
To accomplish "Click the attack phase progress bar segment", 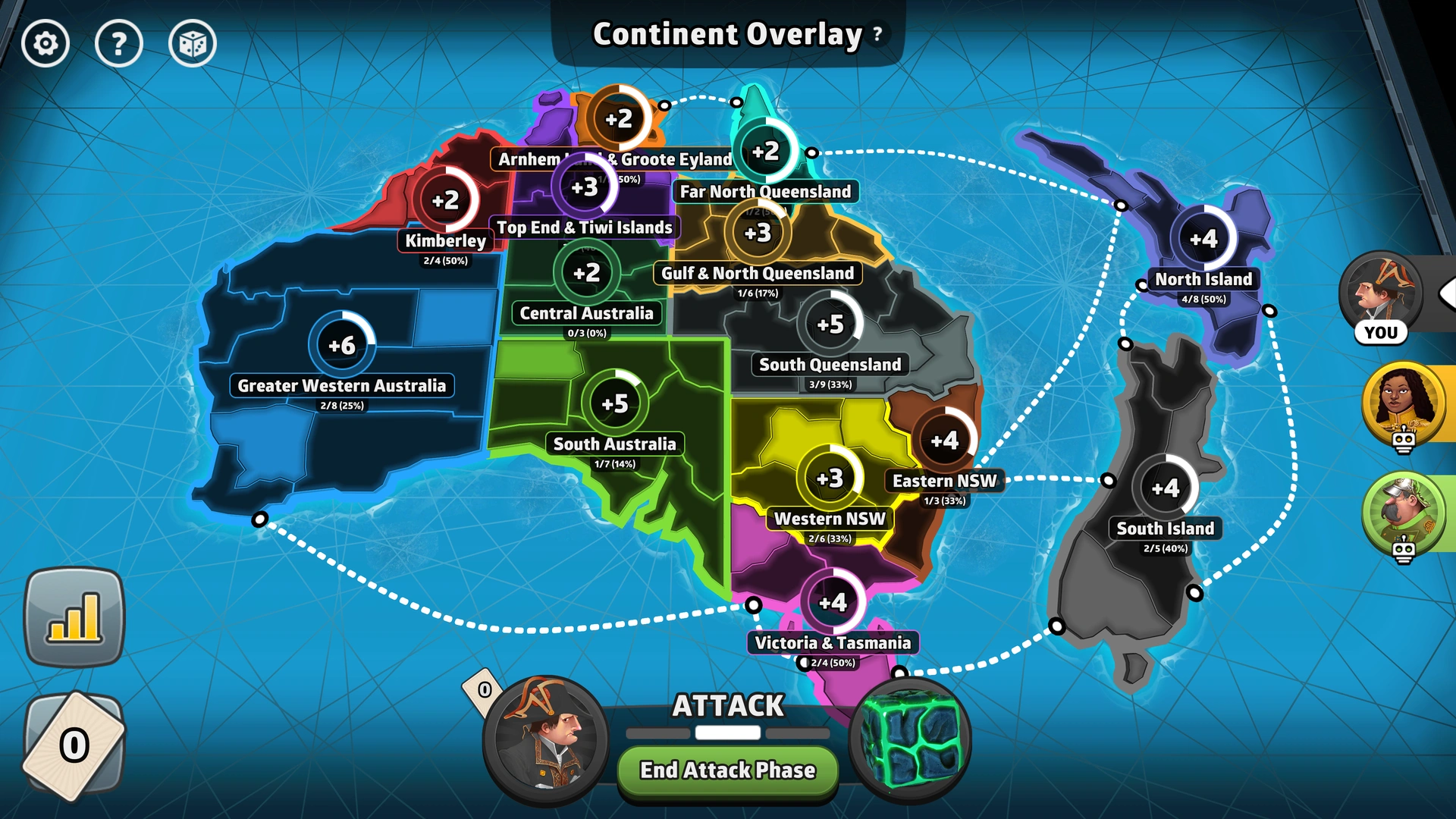I will (x=727, y=733).
